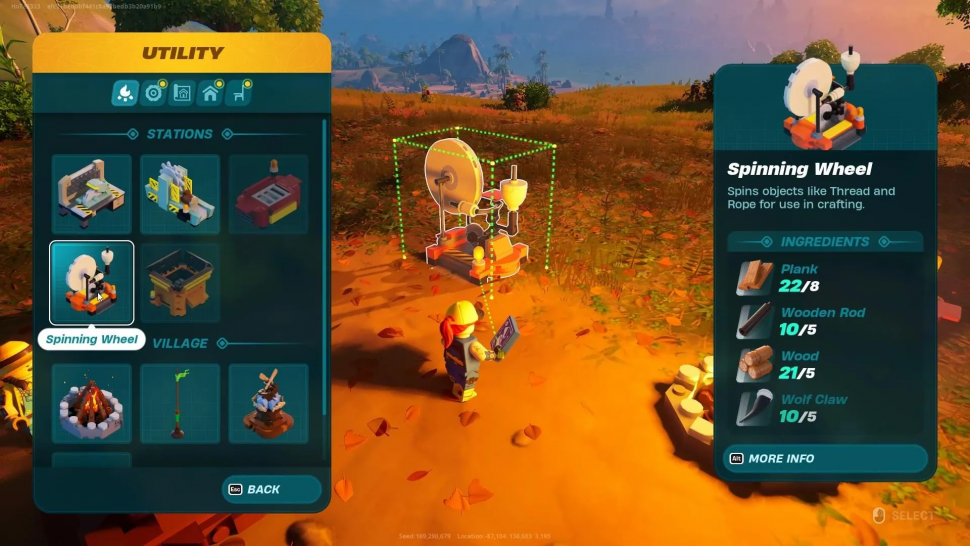Select the campfire utility tab

click(x=125, y=93)
